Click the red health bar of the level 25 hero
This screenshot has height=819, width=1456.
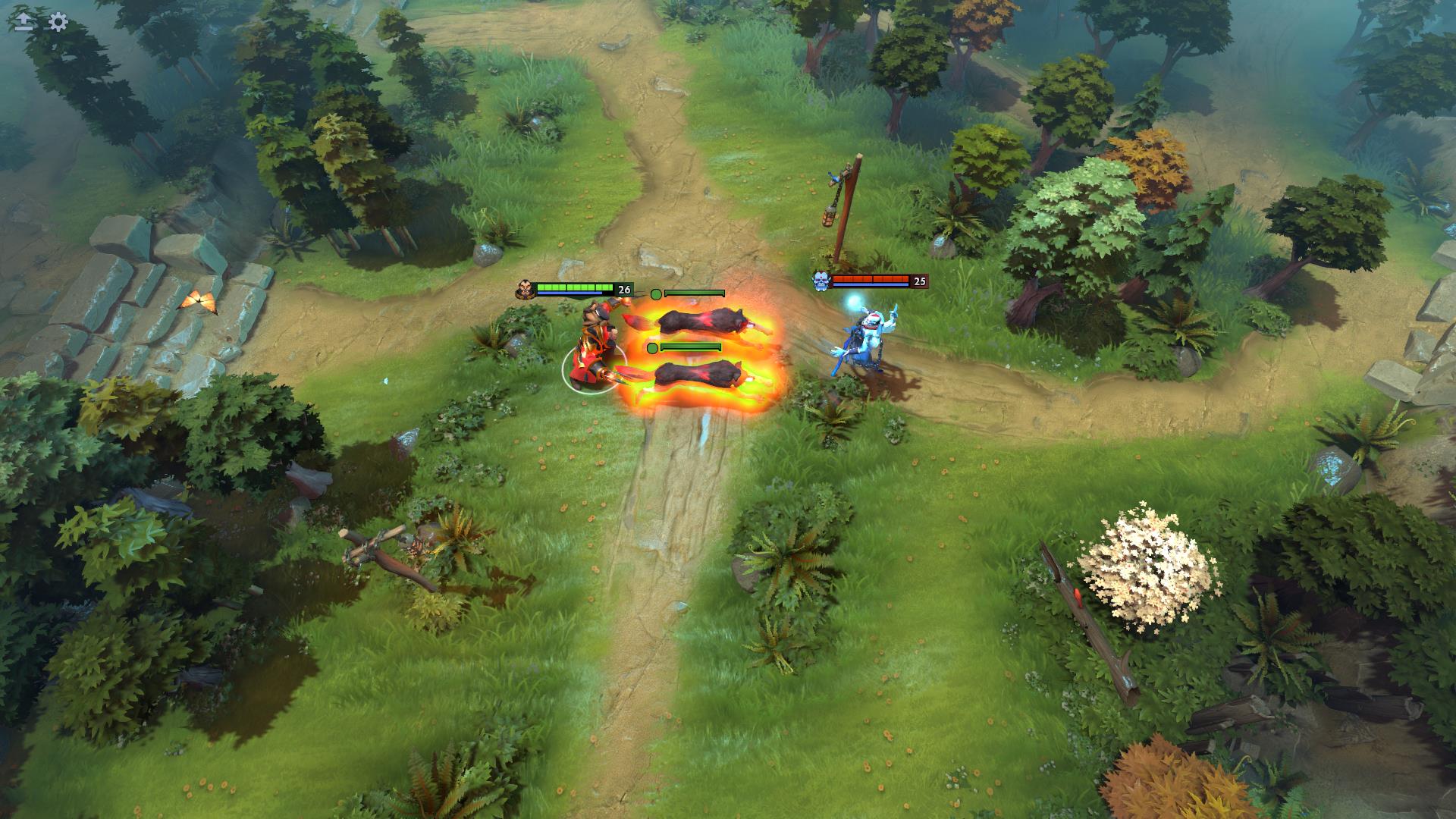[x=872, y=278]
